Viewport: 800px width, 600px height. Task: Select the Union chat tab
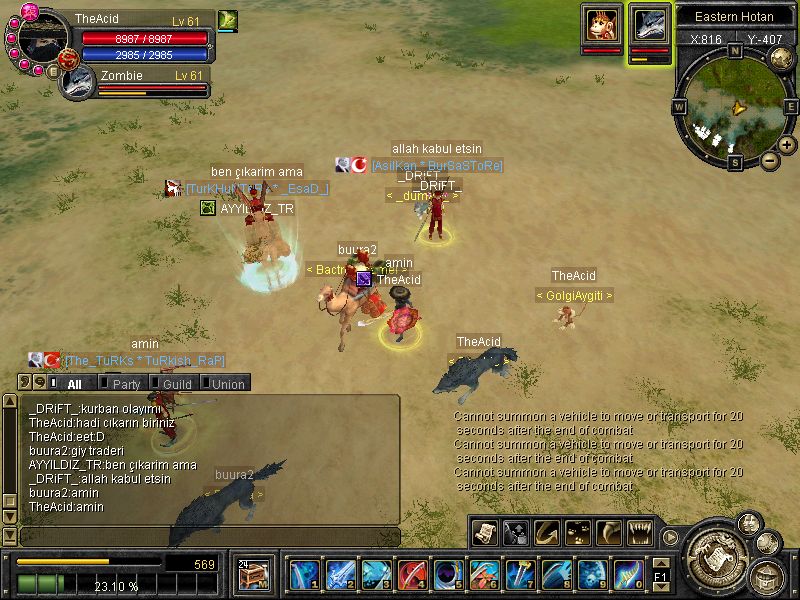[226, 383]
